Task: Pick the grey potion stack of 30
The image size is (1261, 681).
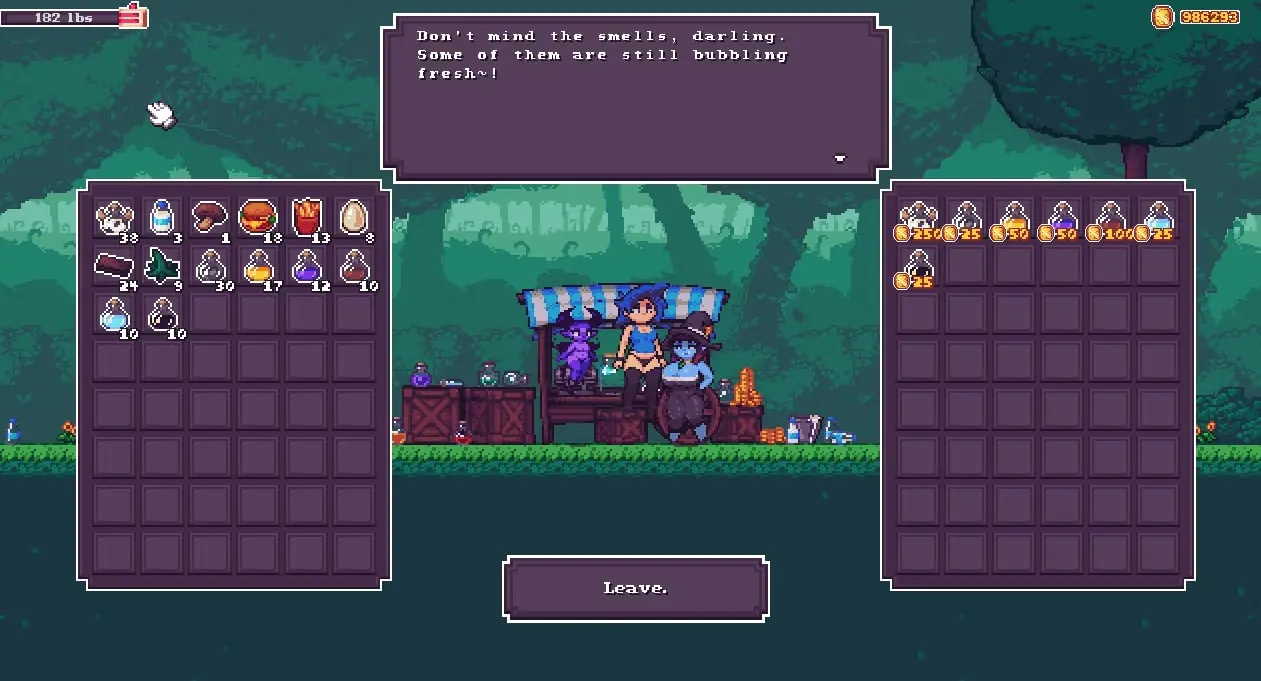Action: (x=210, y=266)
